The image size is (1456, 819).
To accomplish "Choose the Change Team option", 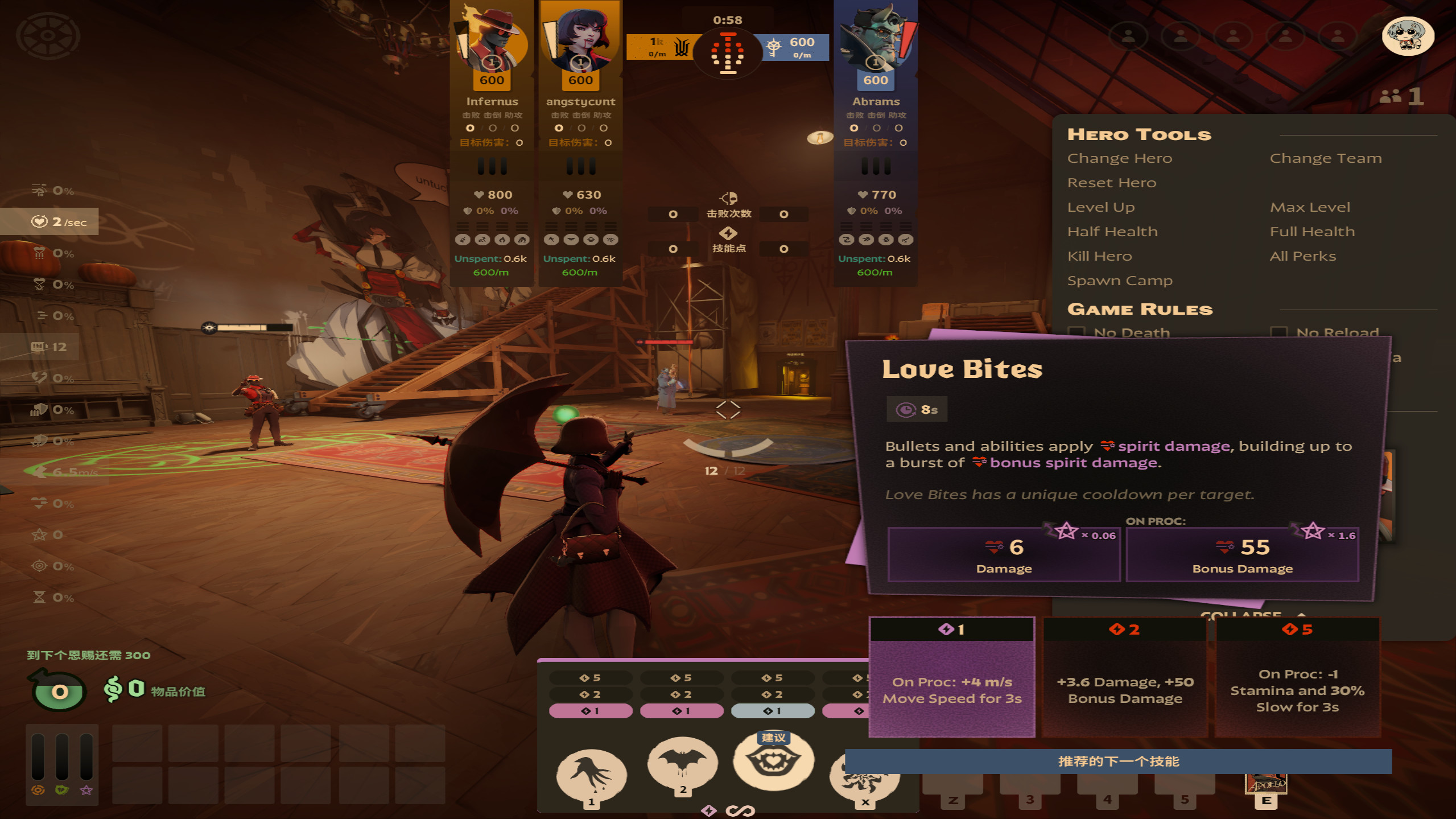I will 1325,158.
